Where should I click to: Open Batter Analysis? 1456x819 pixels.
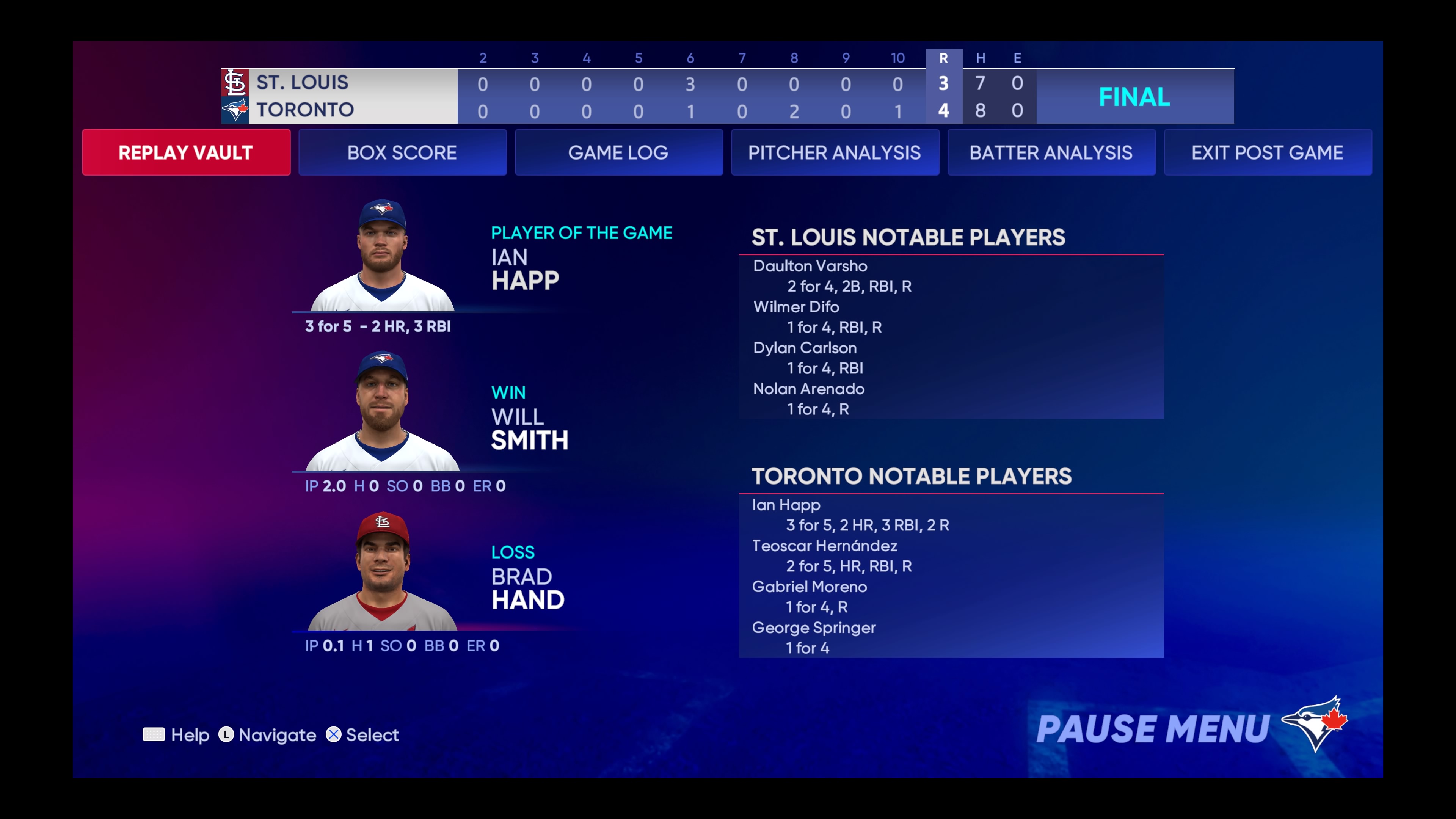tap(1051, 152)
